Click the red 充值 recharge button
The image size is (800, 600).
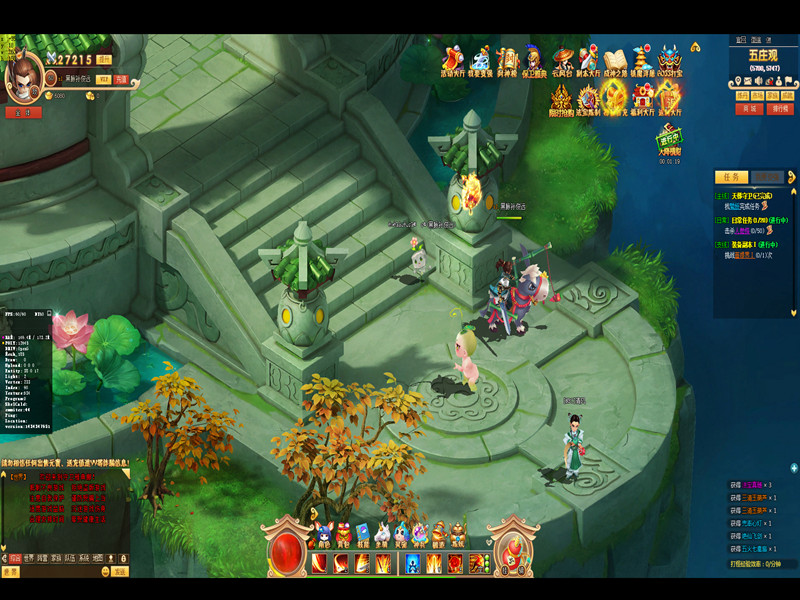(121, 79)
